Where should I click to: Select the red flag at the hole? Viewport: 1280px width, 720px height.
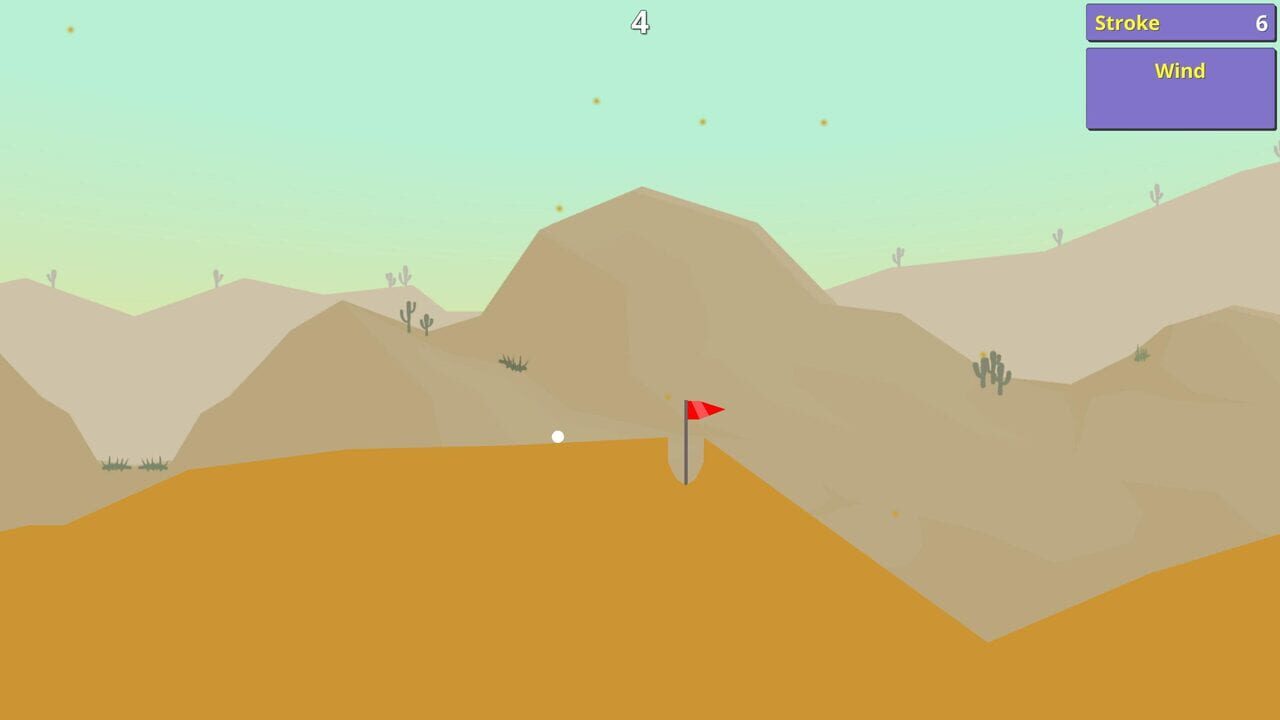(x=705, y=408)
